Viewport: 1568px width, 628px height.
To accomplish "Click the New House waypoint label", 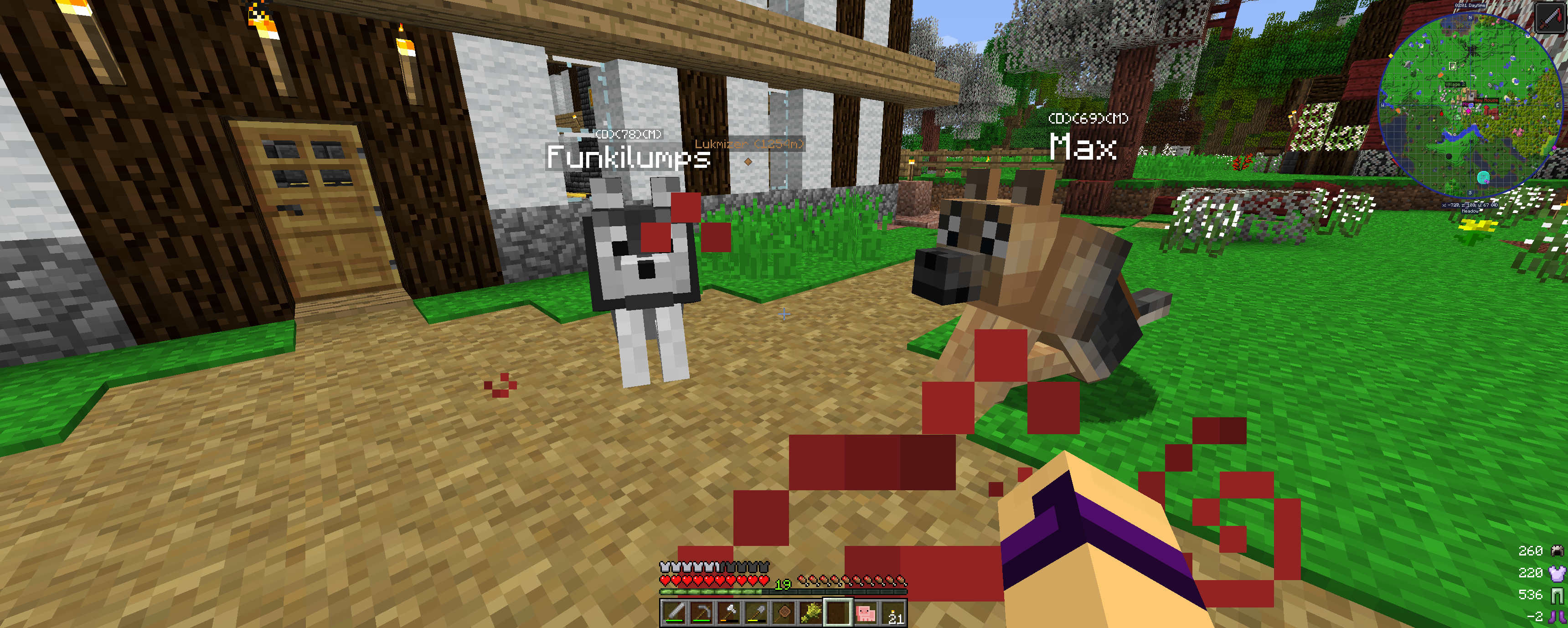I will (x=1486, y=100).
